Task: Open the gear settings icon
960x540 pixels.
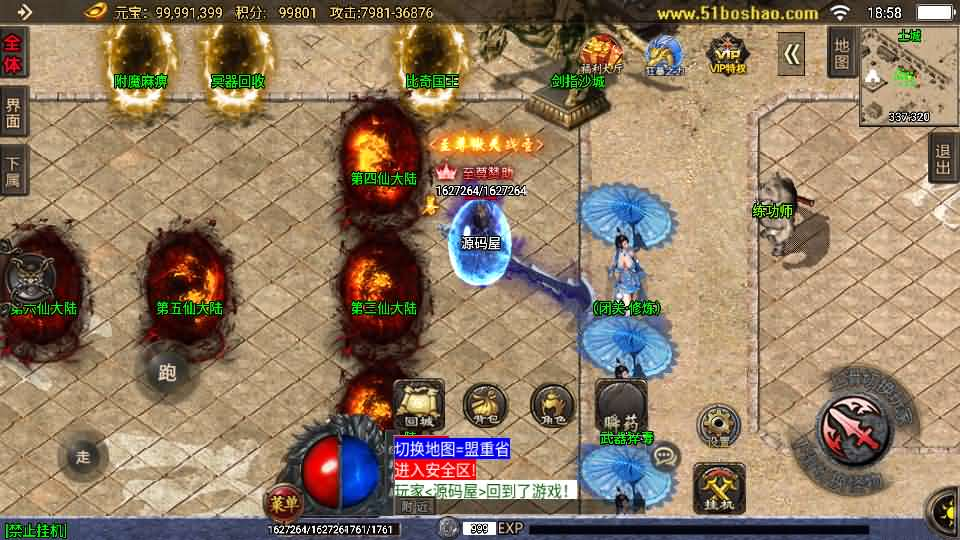Action: [717, 427]
